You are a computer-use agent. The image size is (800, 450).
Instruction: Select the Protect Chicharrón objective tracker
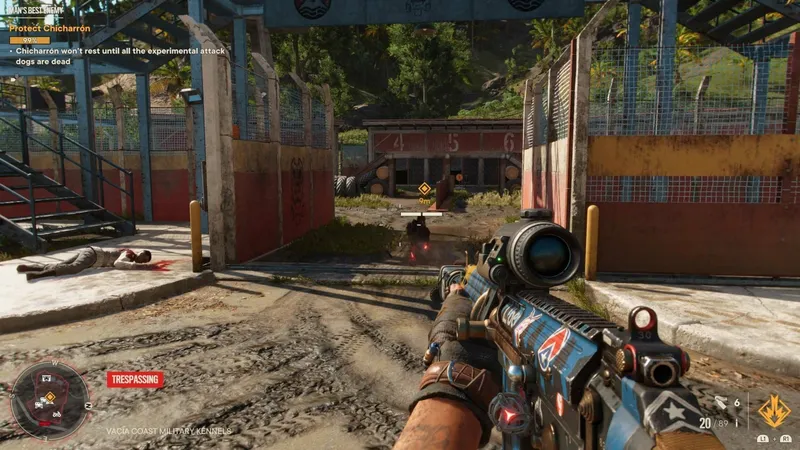[50, 29]
